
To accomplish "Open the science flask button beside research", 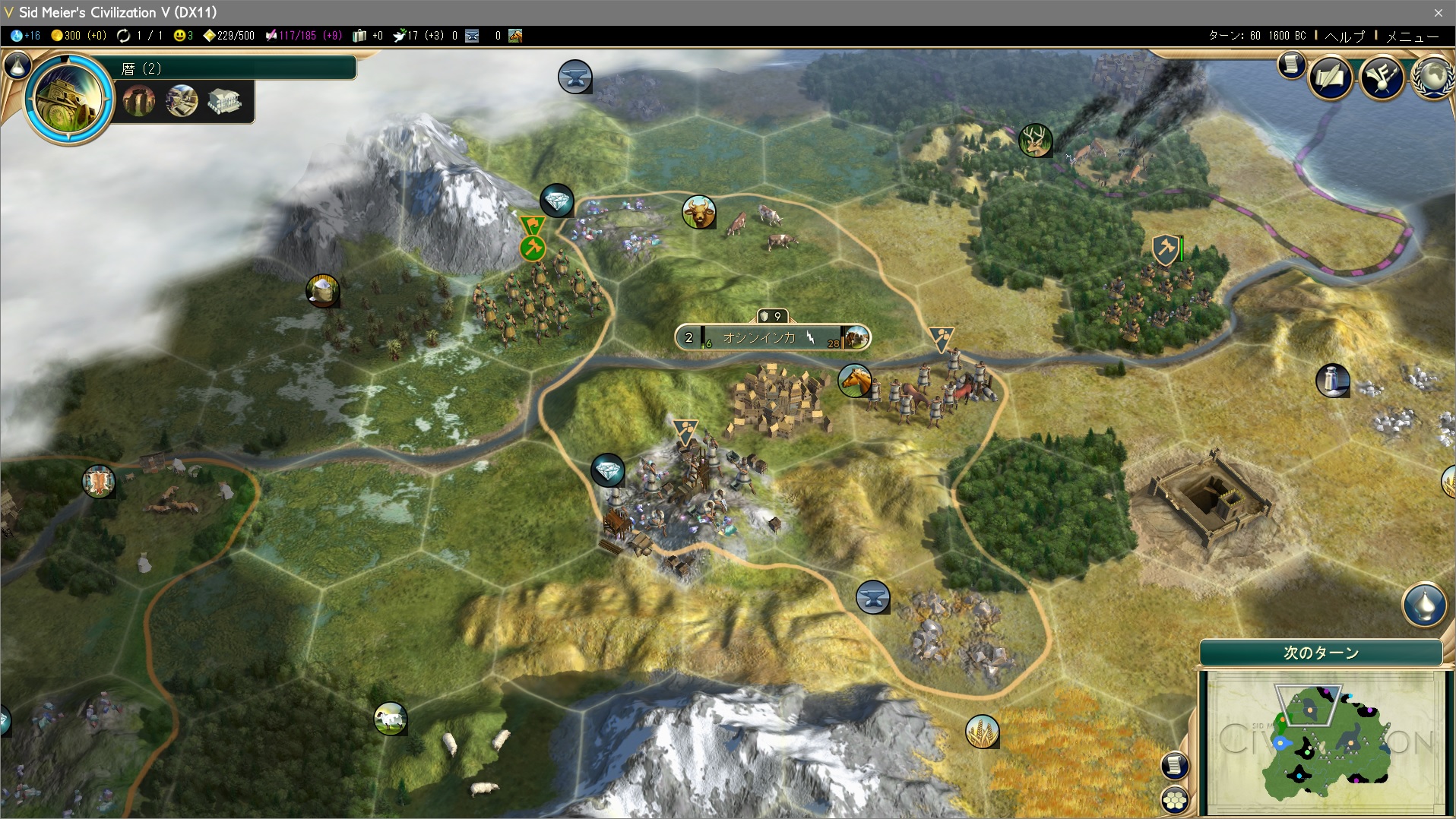I will tap(17, 66).
